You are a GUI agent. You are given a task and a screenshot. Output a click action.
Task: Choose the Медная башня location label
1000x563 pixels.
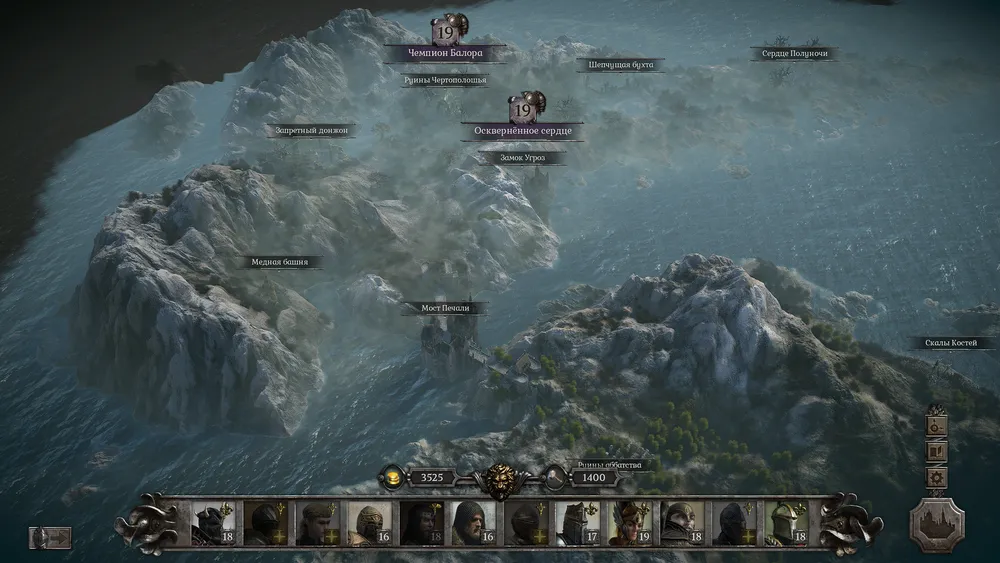[279, 262]
